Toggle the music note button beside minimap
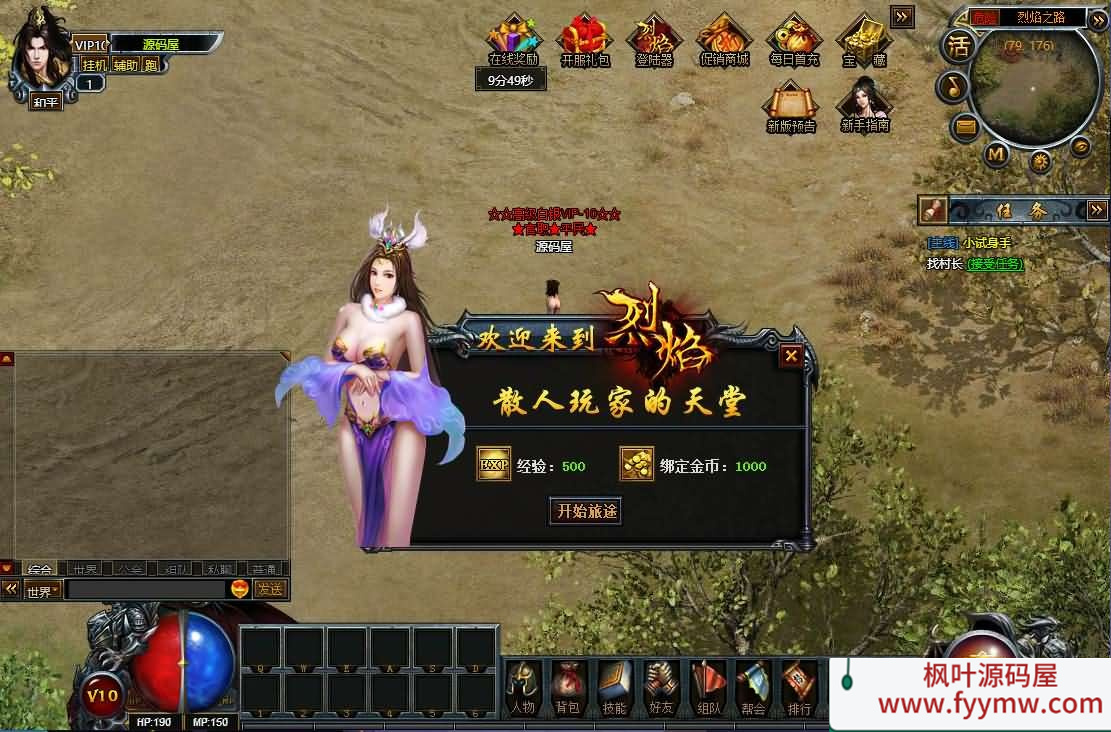The image size is (1111, 732). [953, 88]
